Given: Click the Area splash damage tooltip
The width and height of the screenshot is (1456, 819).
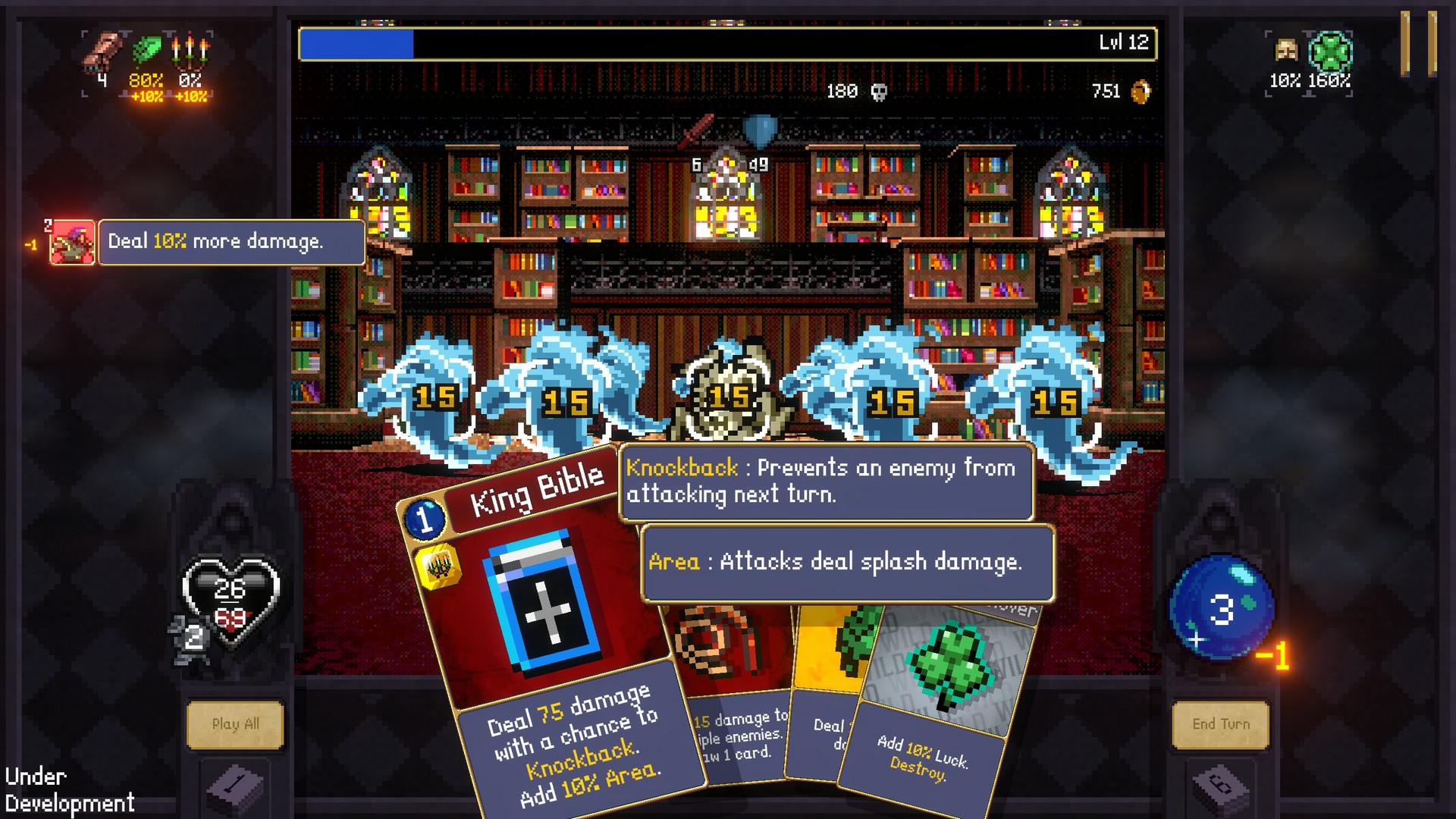Looking at the screenshot, I should (846, 563).
